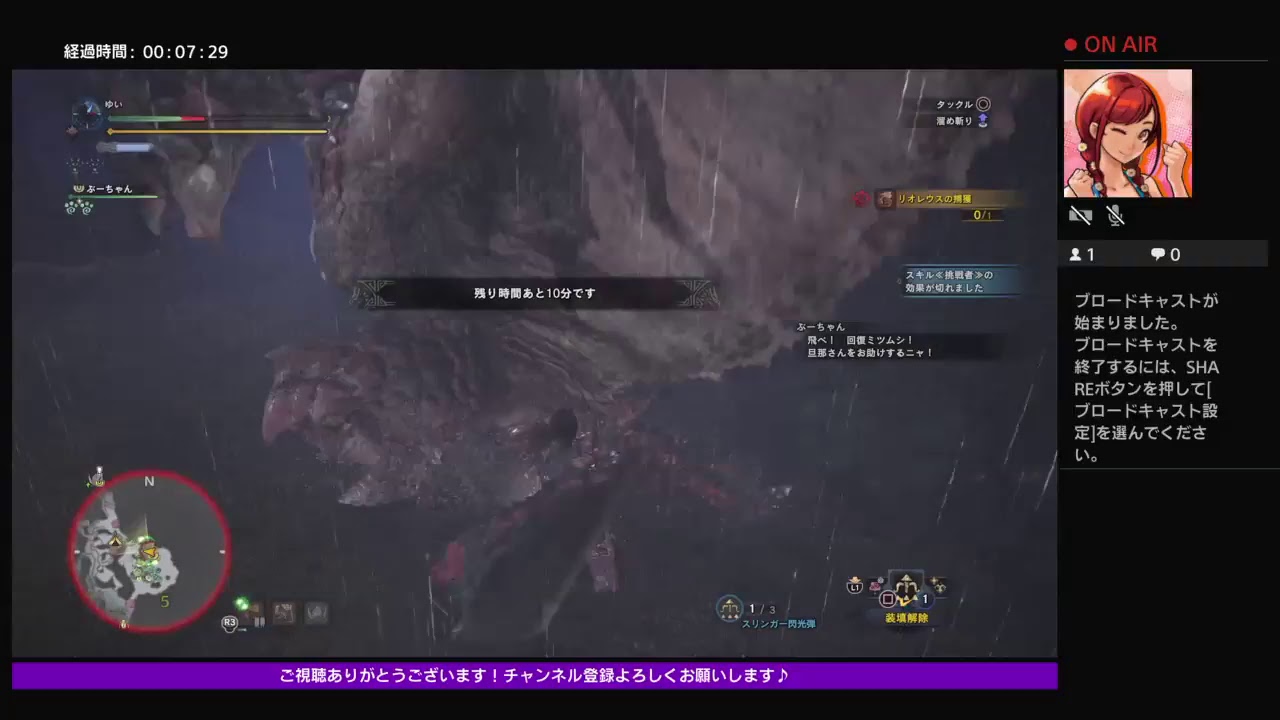Click the リオレウスの捕獲 quest objective icon
1280x720 pixels.
885,200
